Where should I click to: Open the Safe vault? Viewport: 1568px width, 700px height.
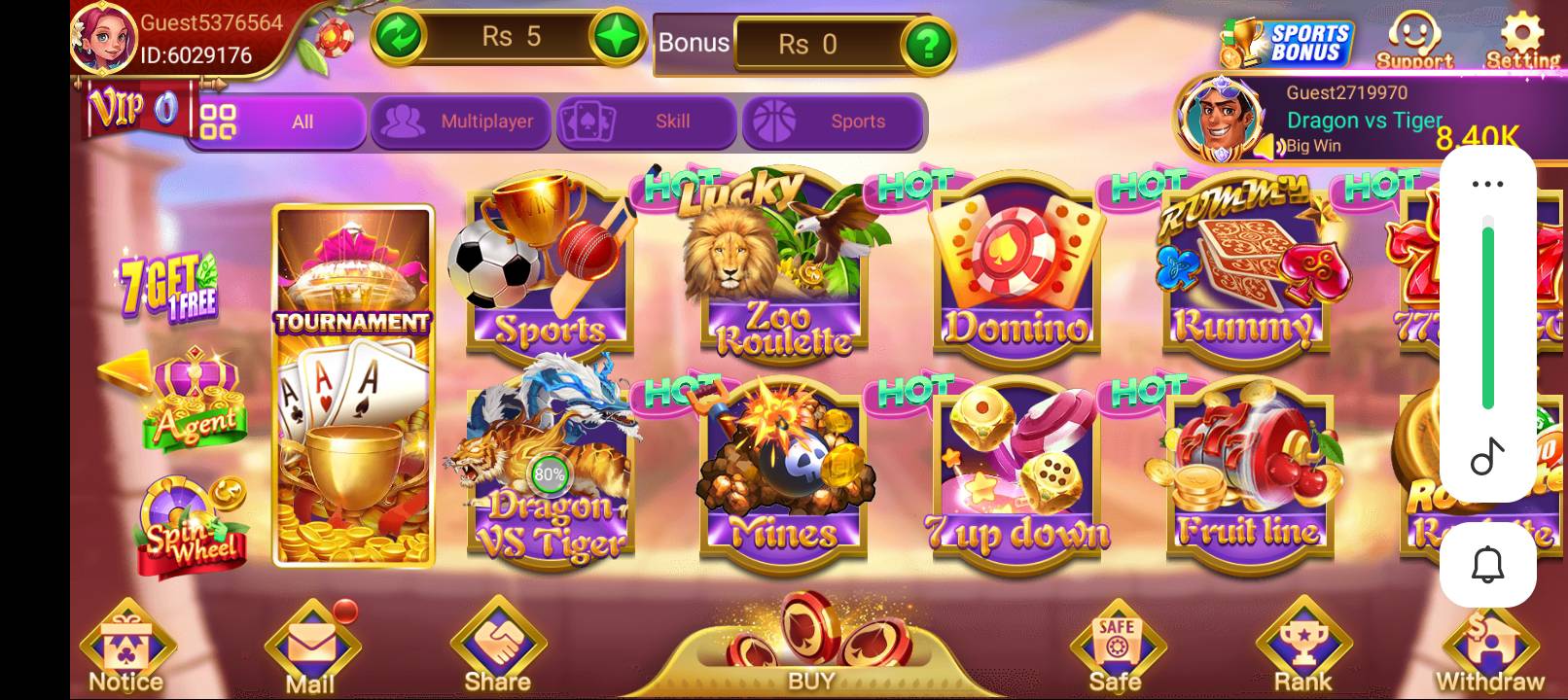tap(1117, 642)
